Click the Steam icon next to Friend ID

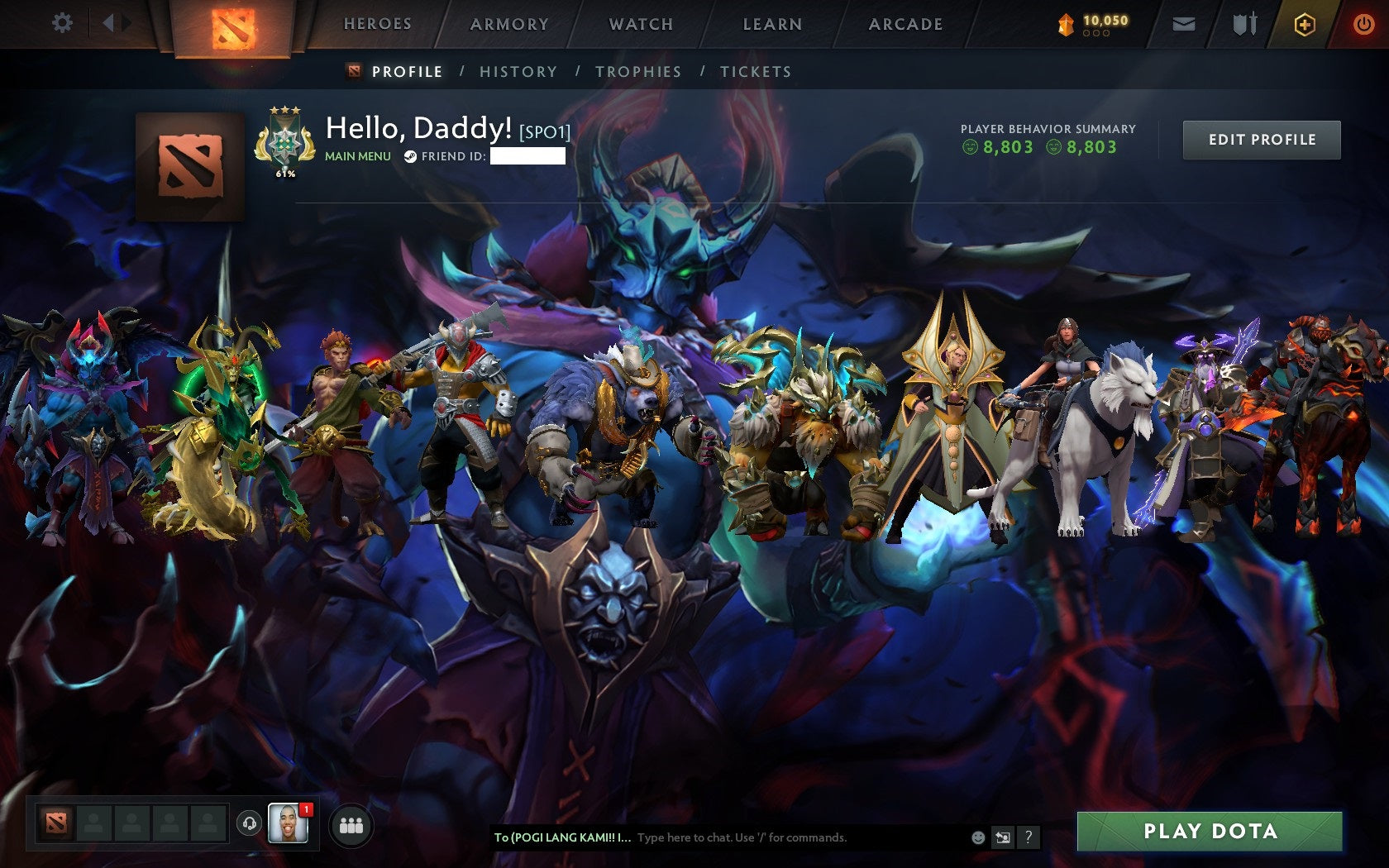pos(408,157)
